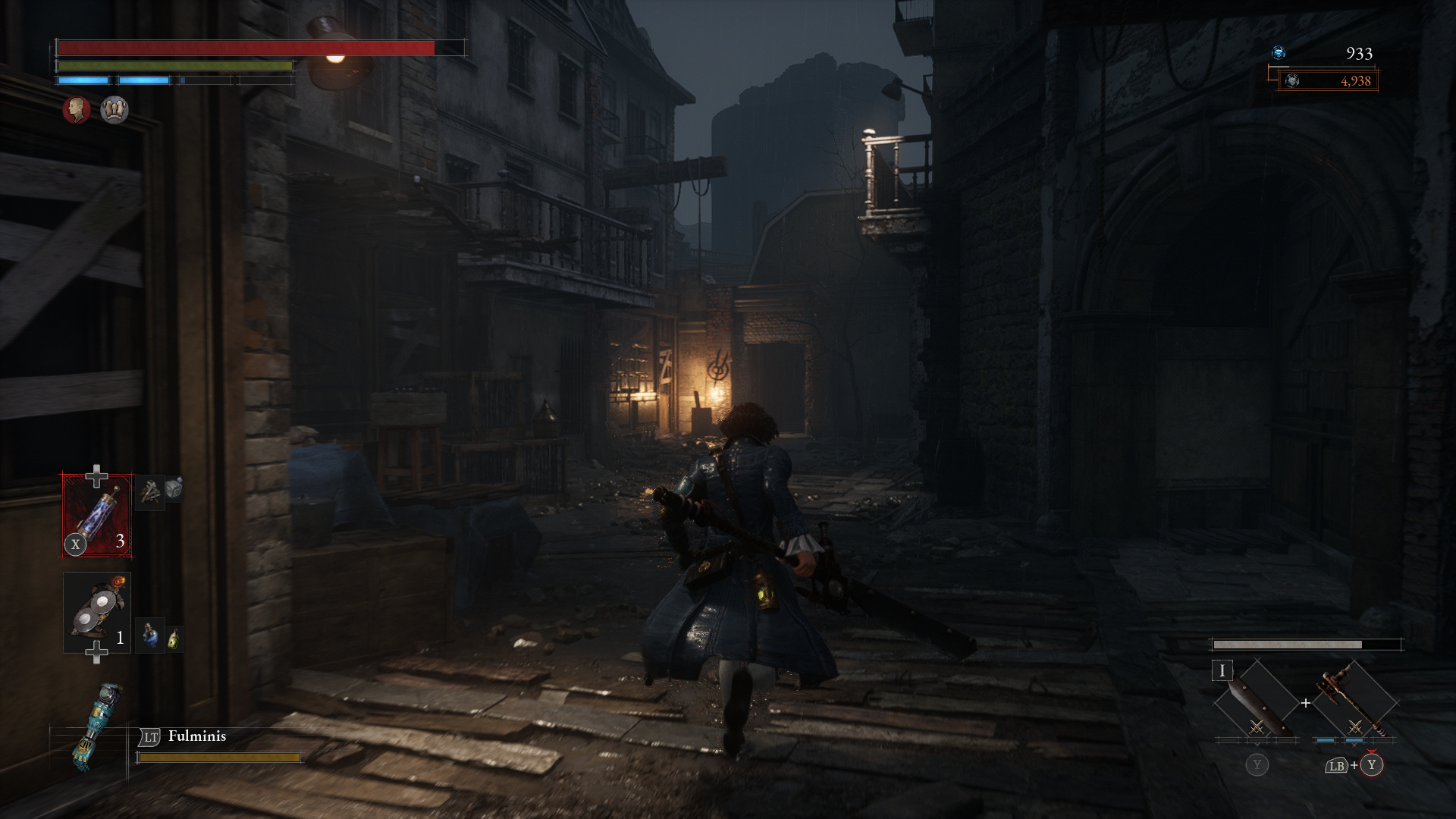Pick the wood bundle quick item
This screenshot has height=819, width=1456.
pyautogui.click(x=150, y=492)
